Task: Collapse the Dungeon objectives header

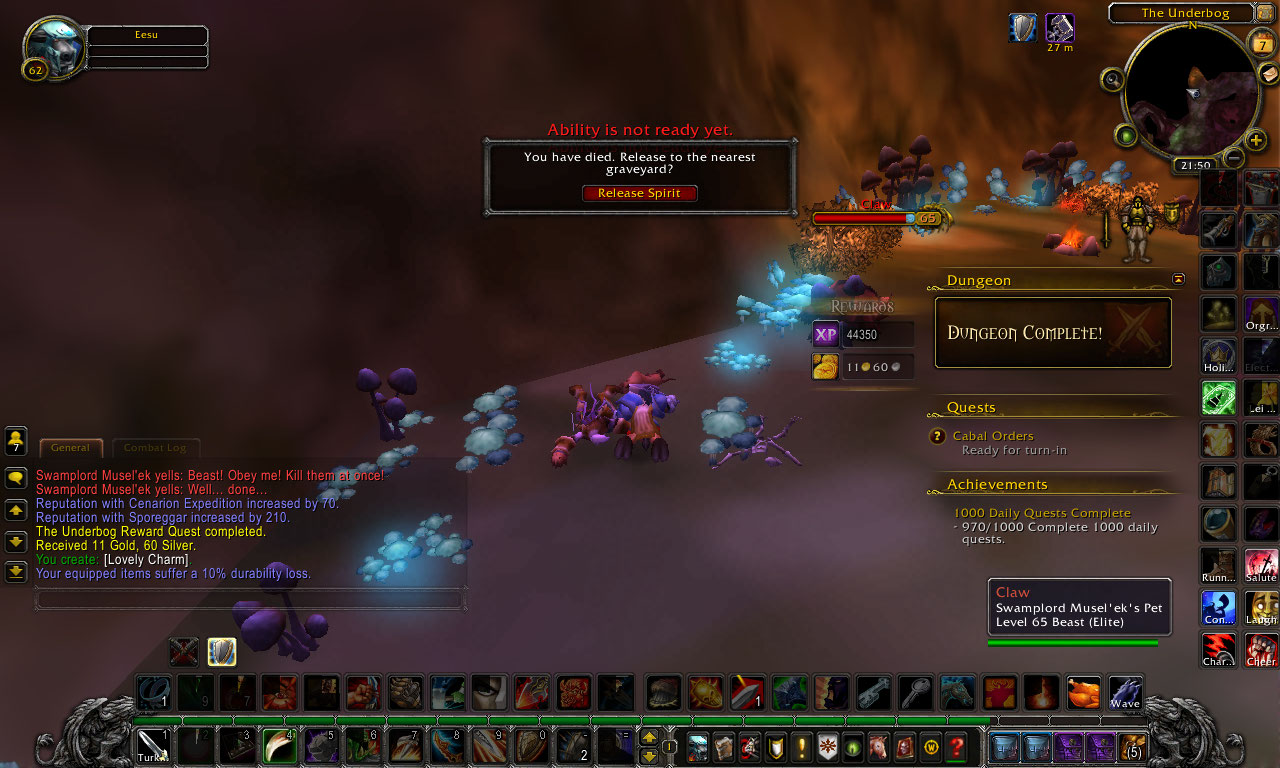Action: click(1178, 279)
